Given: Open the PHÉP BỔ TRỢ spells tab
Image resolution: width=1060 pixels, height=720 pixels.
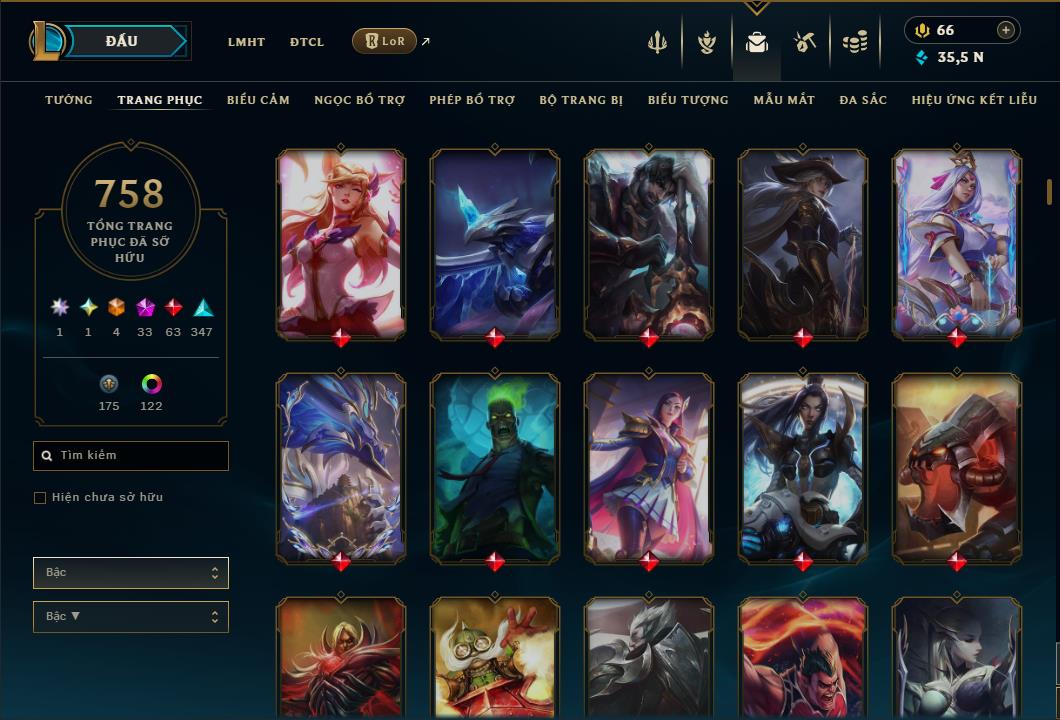Looking at the screenshot, I should (472, 100).
